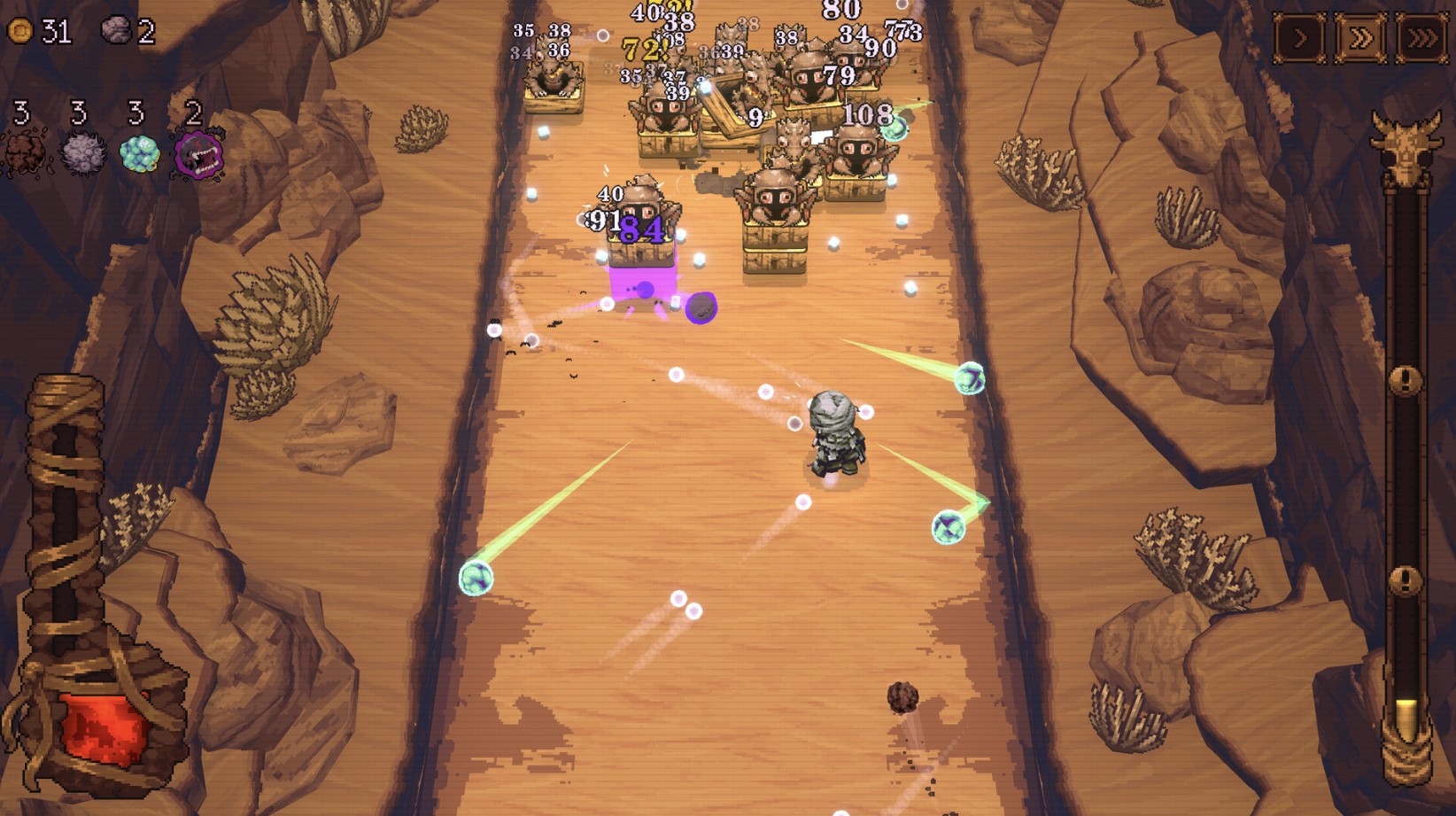Select the double-arrow speed button
The image size is (1456, 816).
point(1360,38)
